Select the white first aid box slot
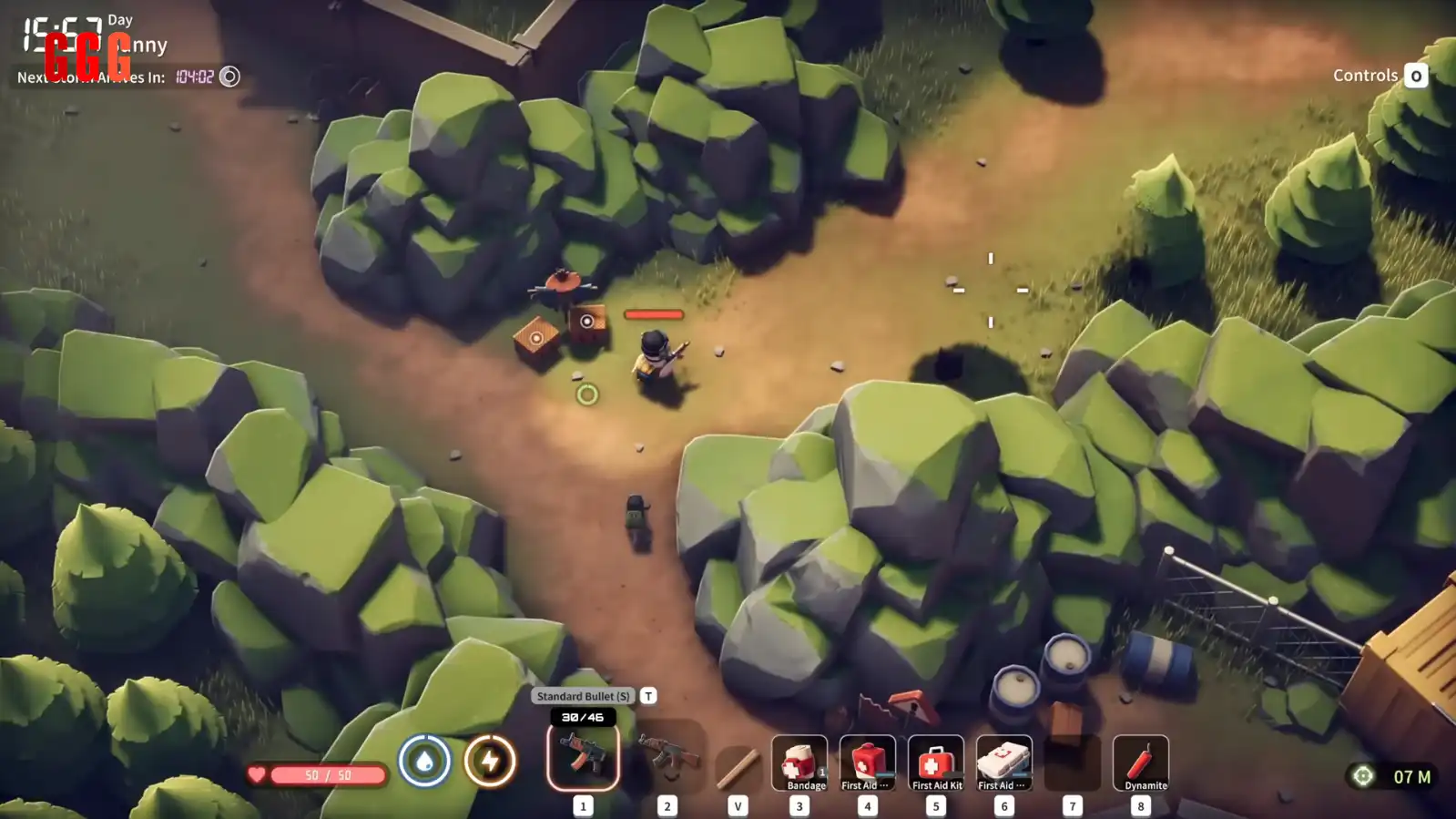The width and height of the screenshot is (1456, 819). click(x=1003, y=763)
